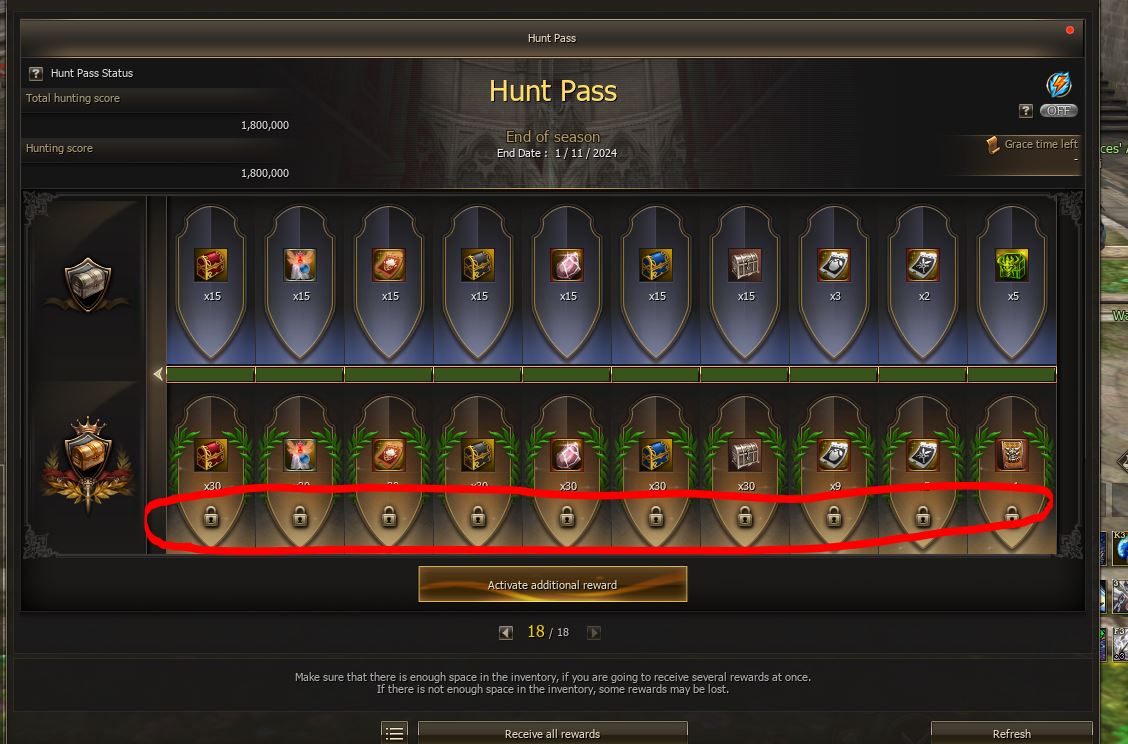Refresh the Hunt Pass
The image size is (1128, 744).
click(x=1011, y=733)
